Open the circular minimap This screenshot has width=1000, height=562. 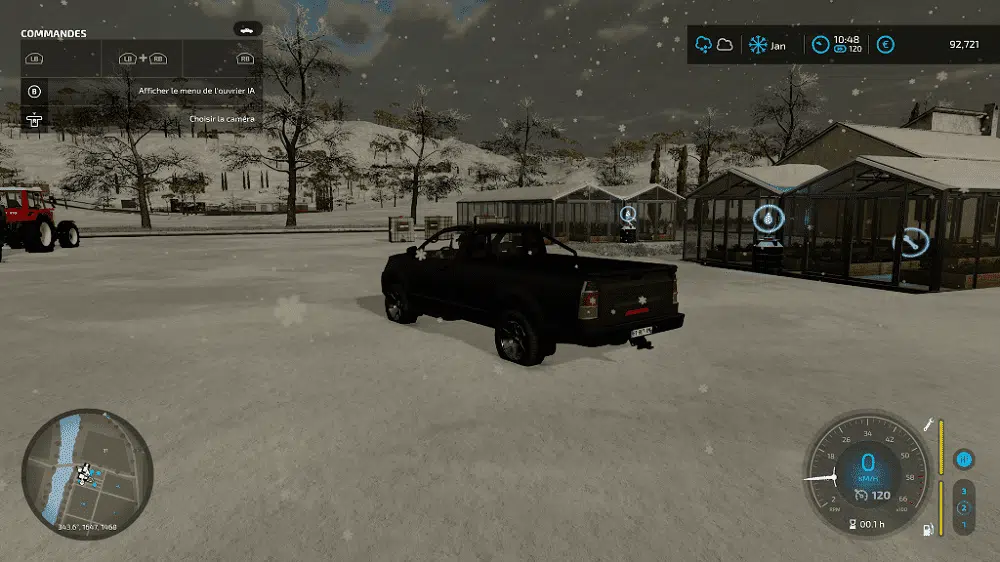tap(87, 474)
